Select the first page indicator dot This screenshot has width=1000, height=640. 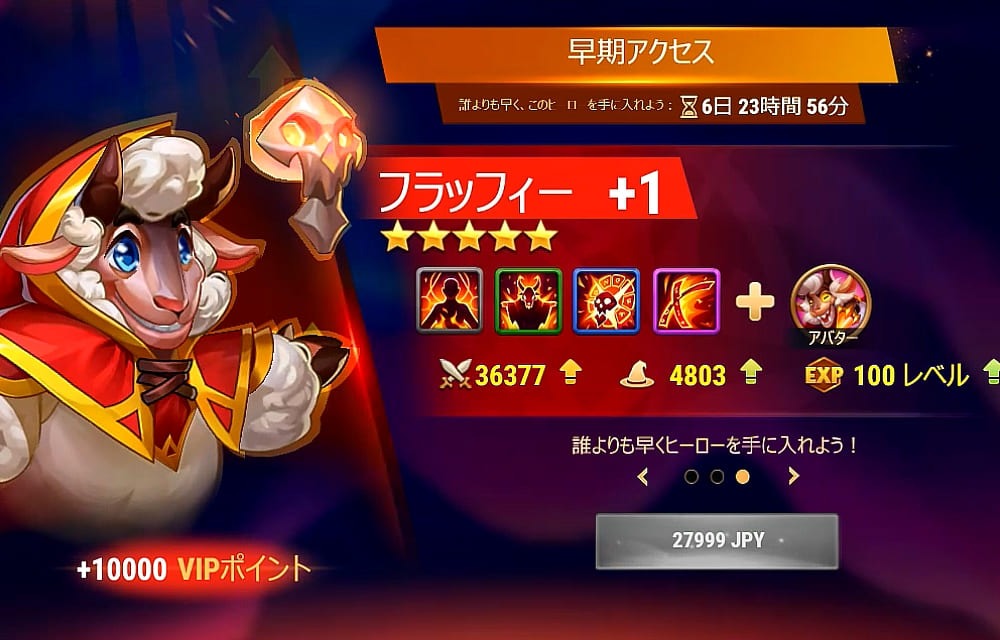point(692,477)
